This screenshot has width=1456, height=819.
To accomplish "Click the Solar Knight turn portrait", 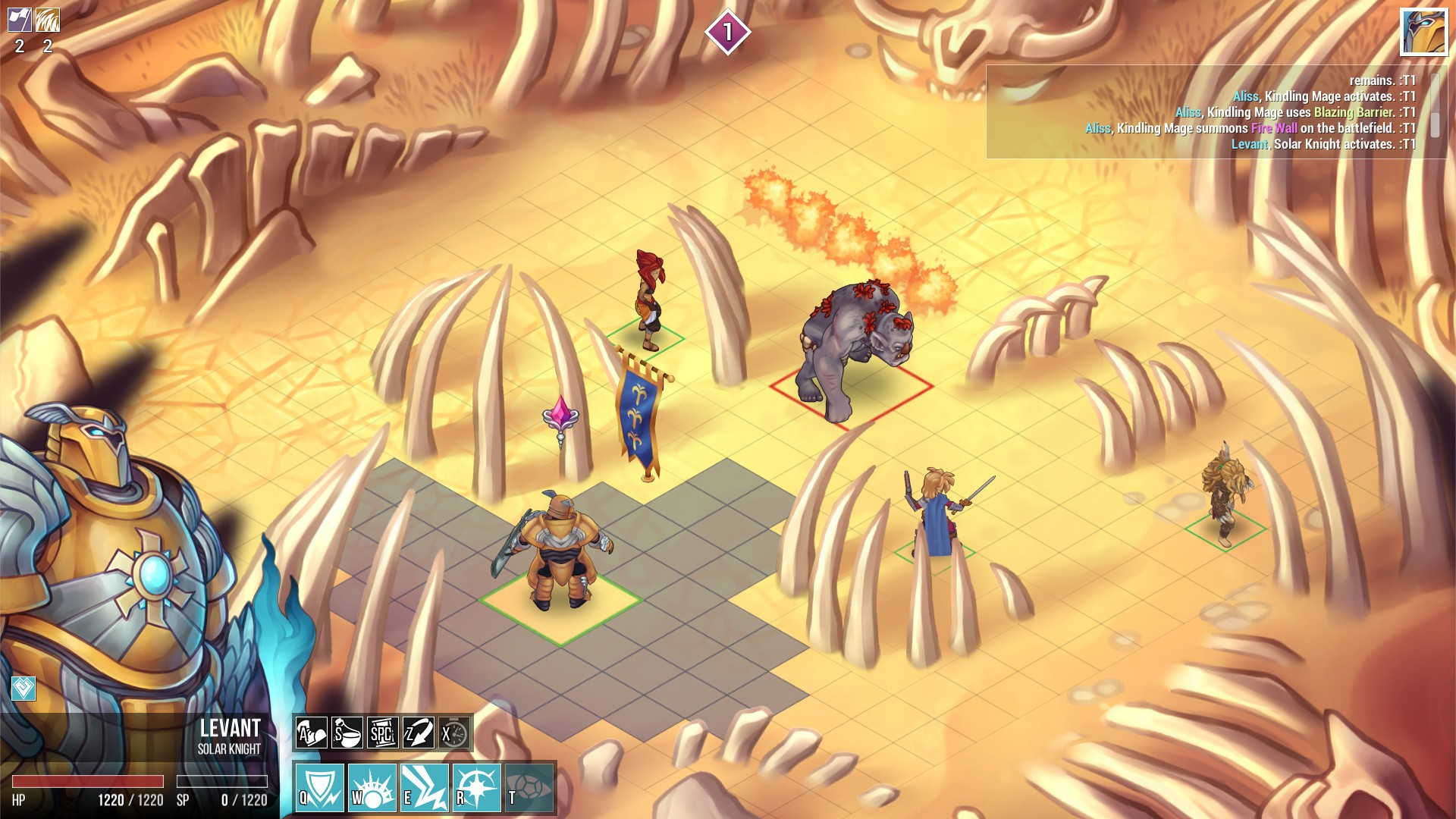I will (1423, 32).
